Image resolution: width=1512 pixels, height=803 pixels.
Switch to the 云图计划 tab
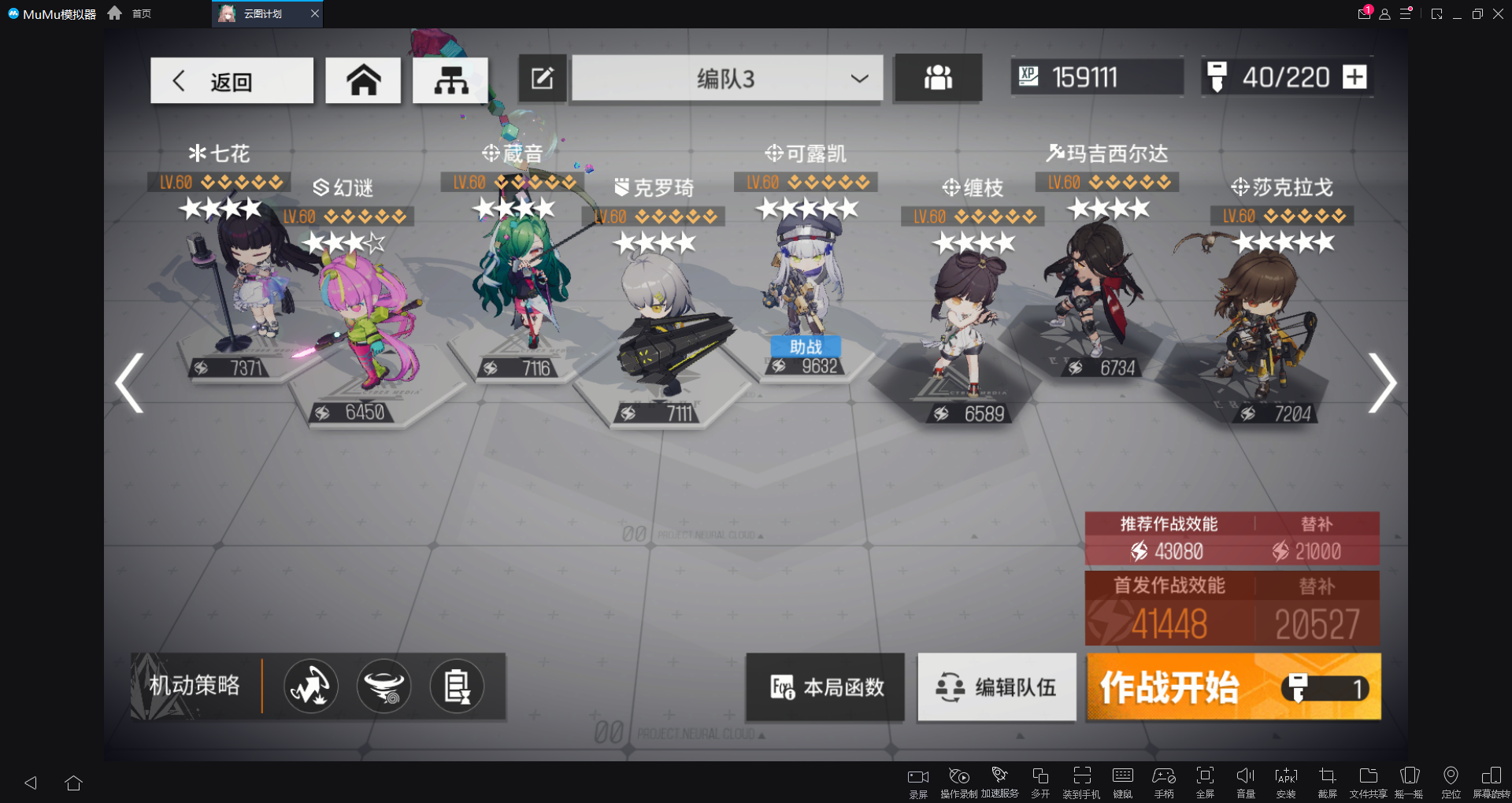265,13
